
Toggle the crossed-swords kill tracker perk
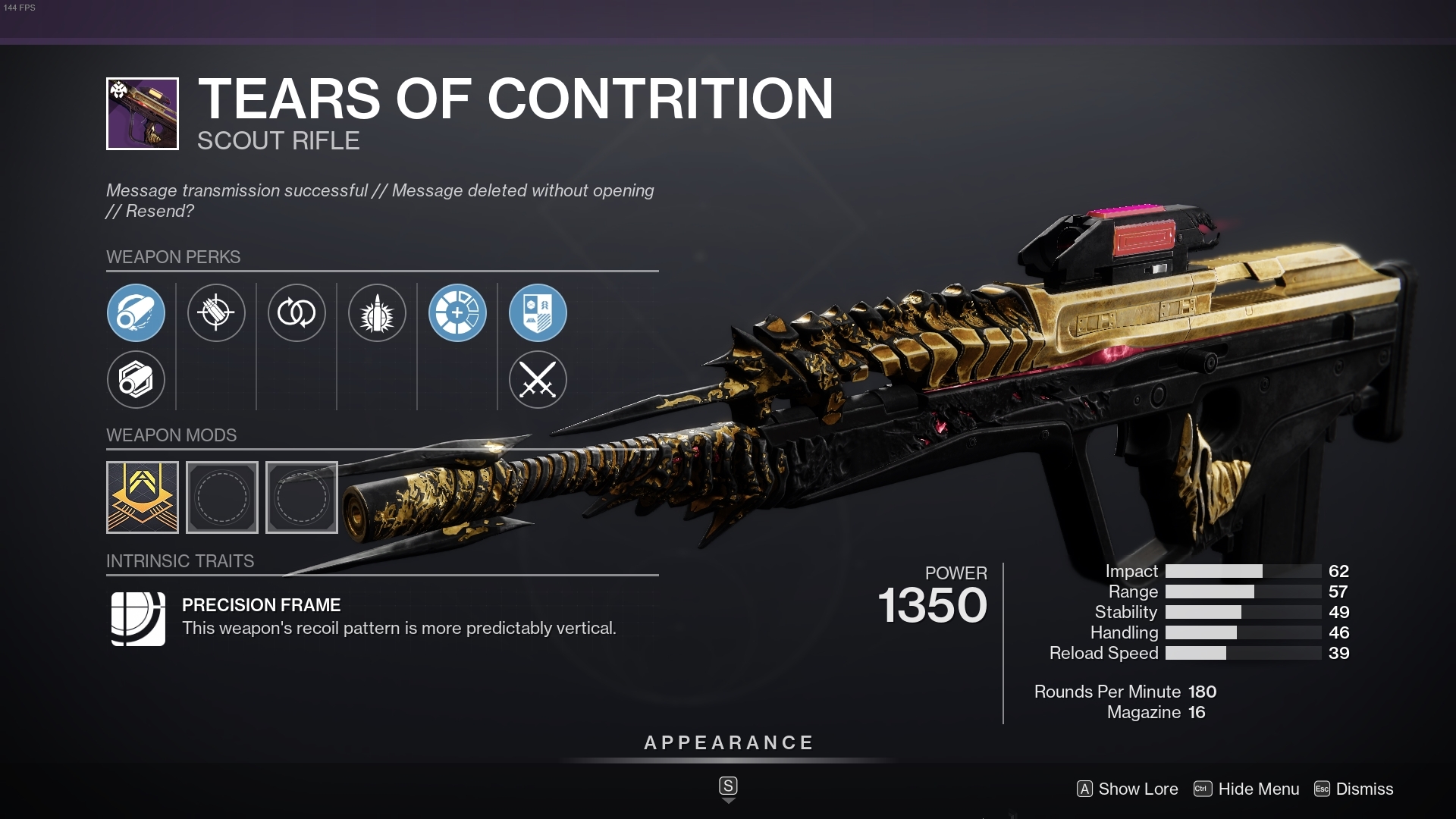click(538, 380)
